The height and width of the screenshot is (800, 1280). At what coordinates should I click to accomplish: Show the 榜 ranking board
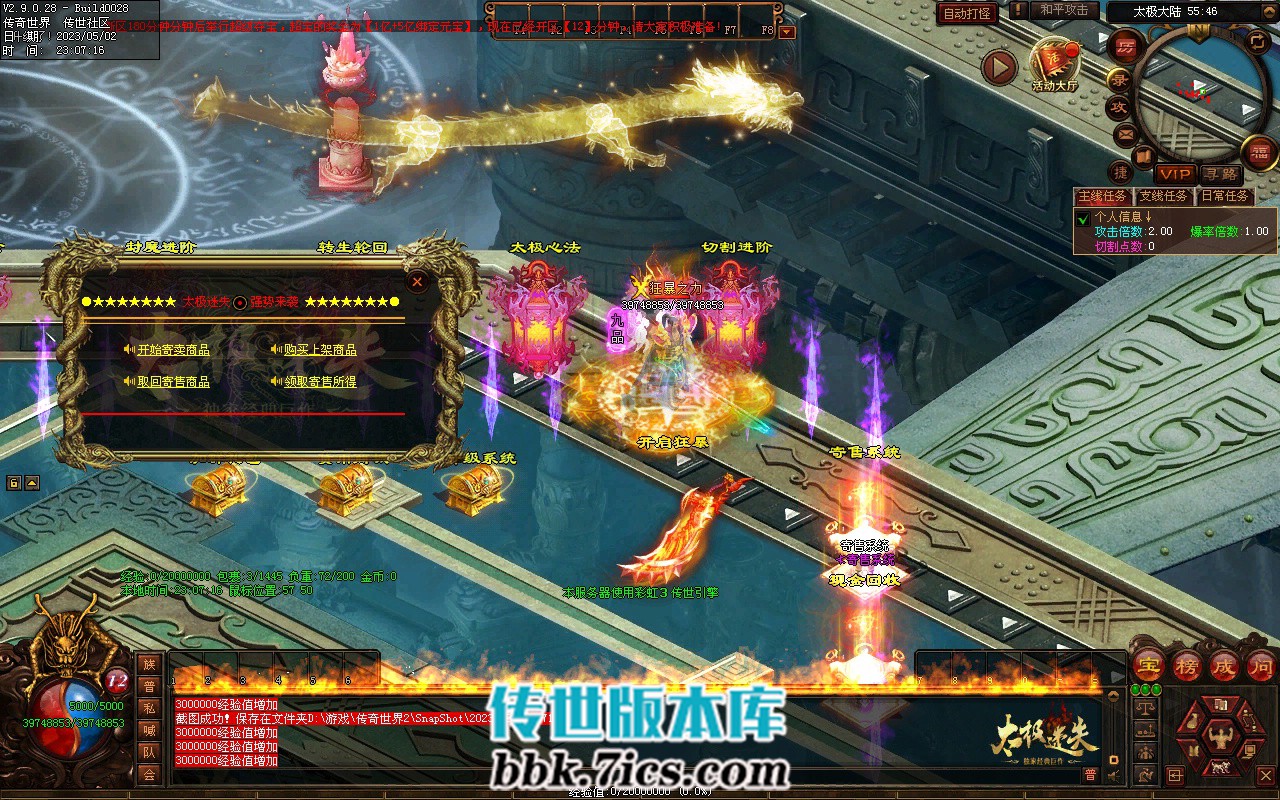[1187, 665]
